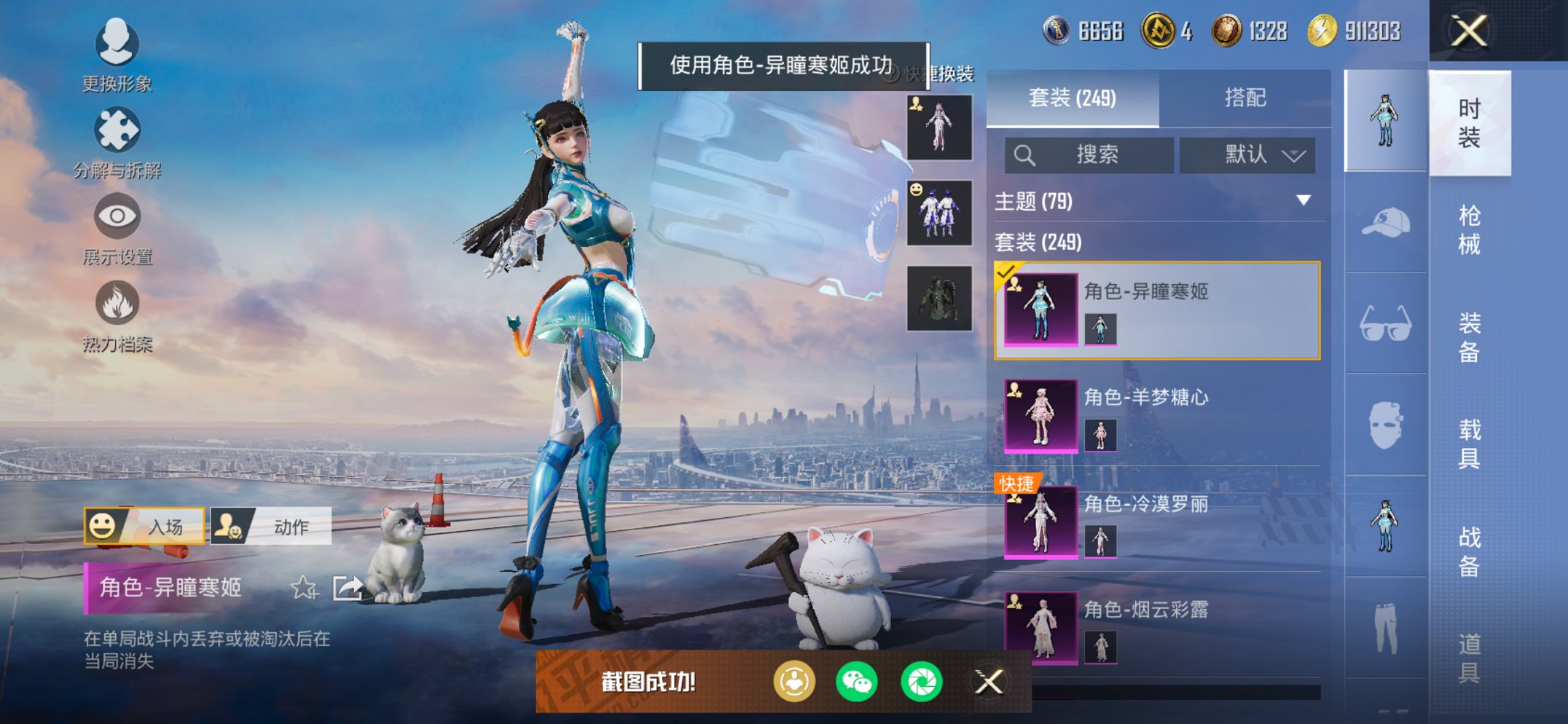The height and width of the screenshot is (724, 1568).
Task: Open 展示设置 display settings
Action: tap(117, 216)
